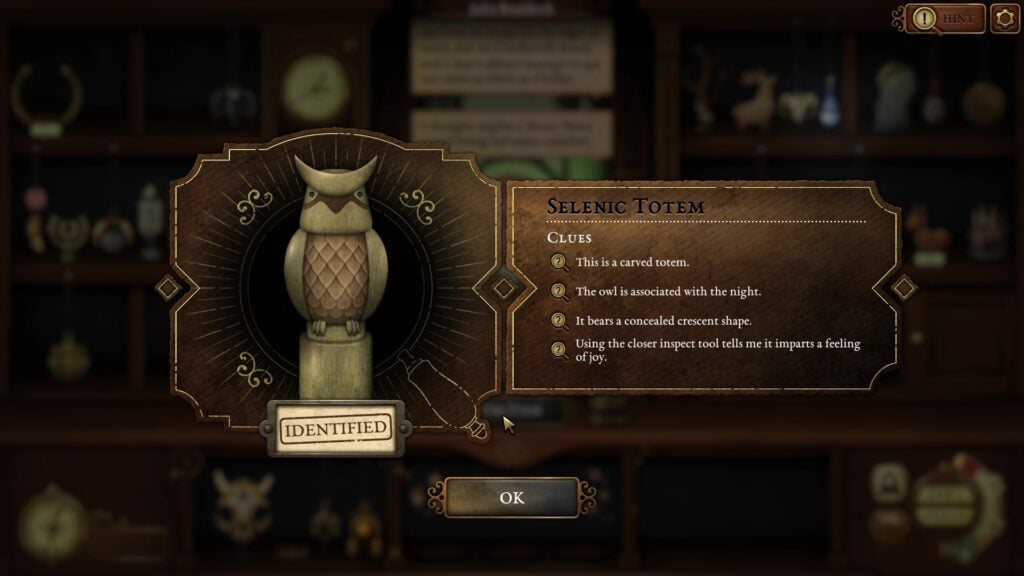Confirm with the OK button
This screenshot has width=1024, height=576.
click(511, 497)
